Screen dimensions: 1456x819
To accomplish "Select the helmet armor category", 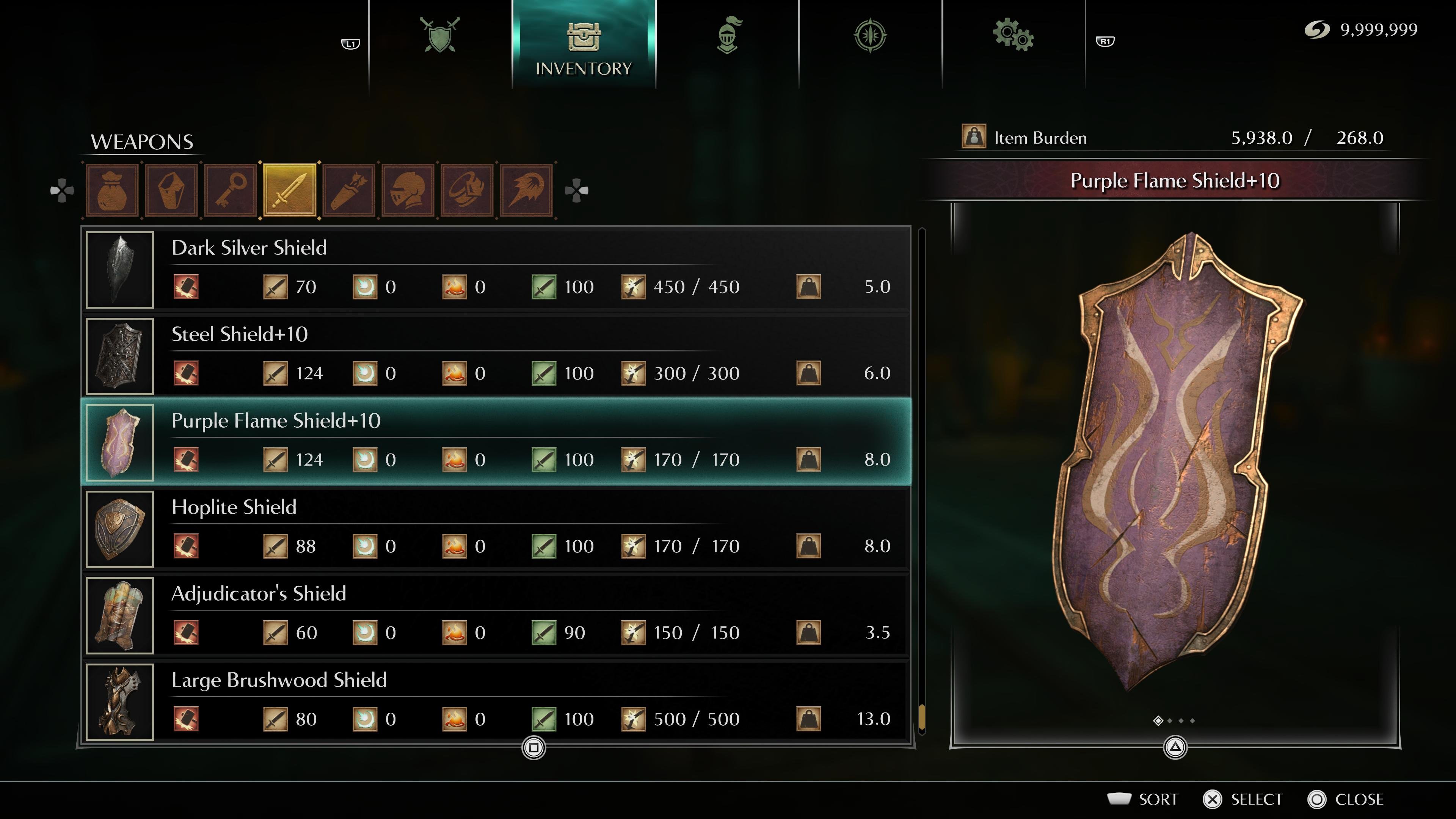I will (x=408, y=190).
